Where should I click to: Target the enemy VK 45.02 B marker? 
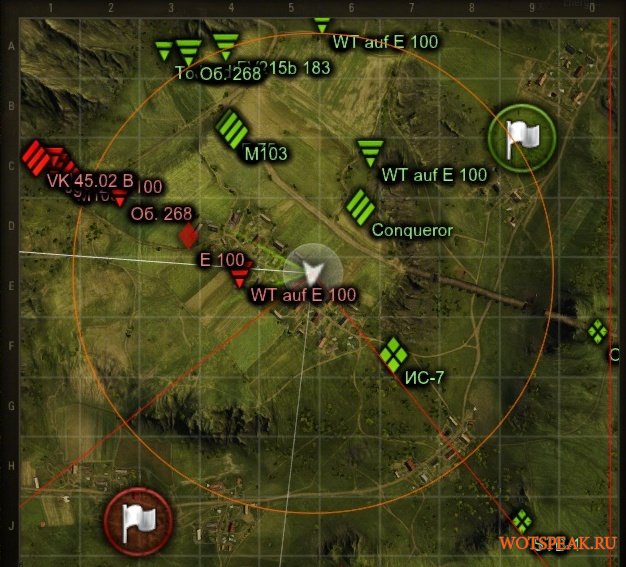point(35,157)
